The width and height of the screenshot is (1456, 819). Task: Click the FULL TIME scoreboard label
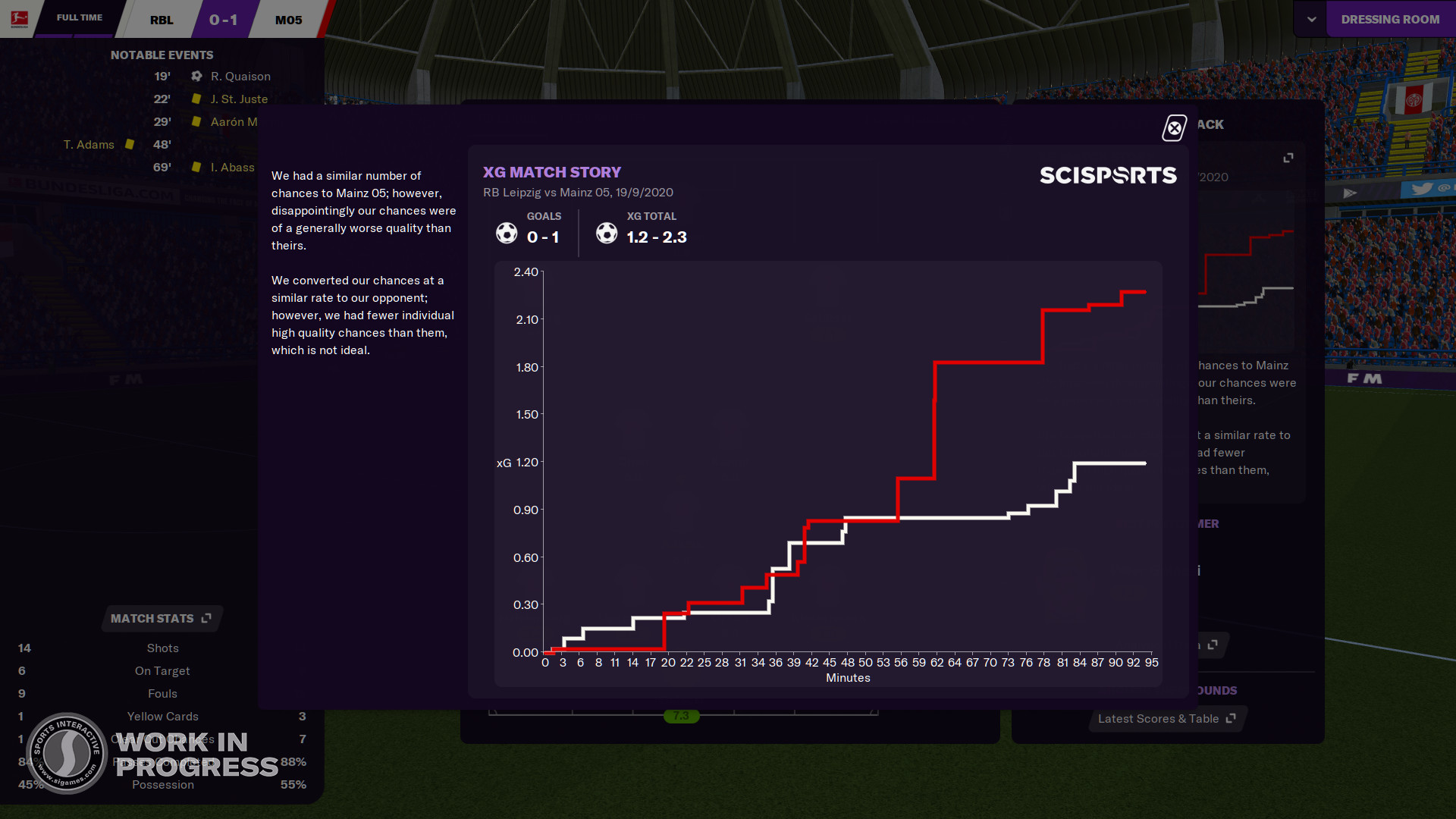coord(79,17)
